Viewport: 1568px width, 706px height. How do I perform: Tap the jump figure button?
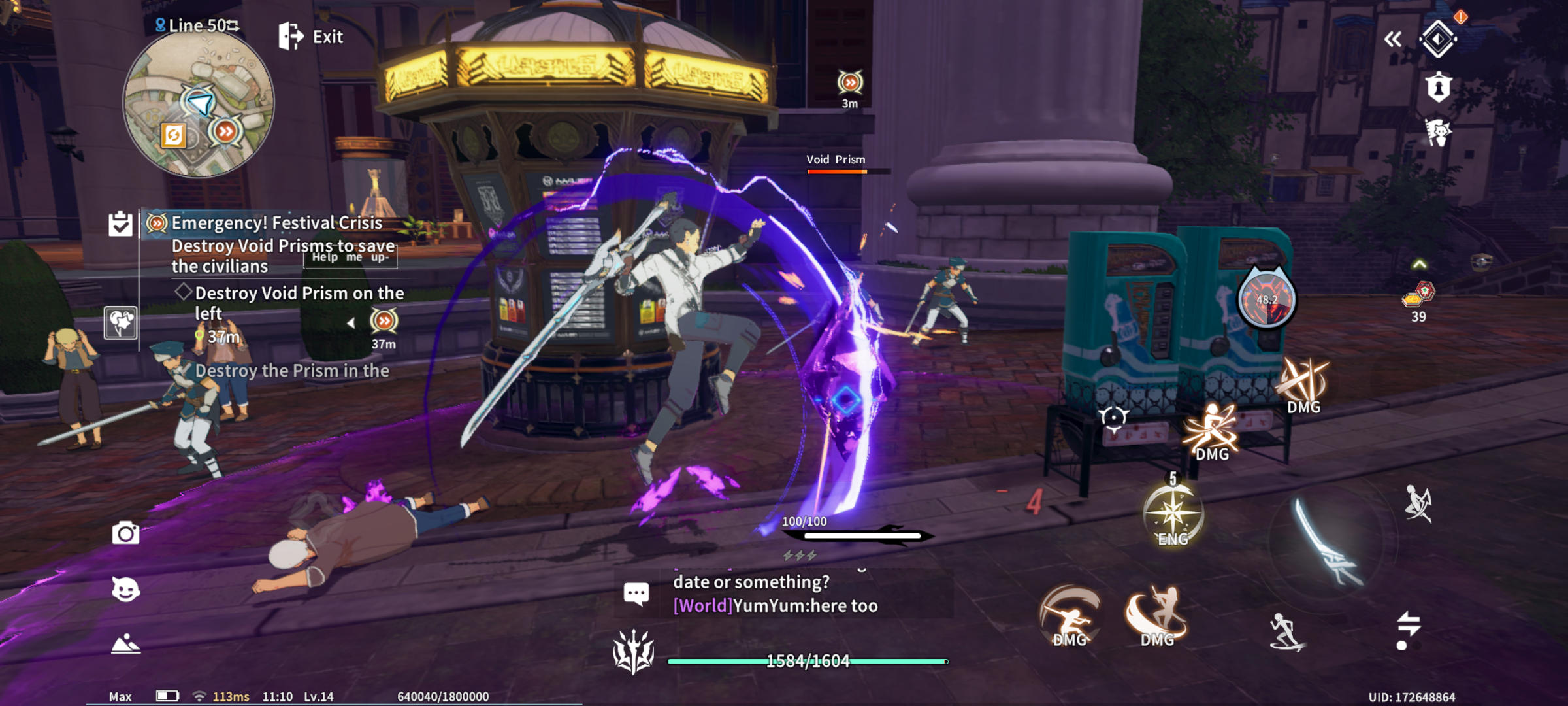(x=1418, y=503)
